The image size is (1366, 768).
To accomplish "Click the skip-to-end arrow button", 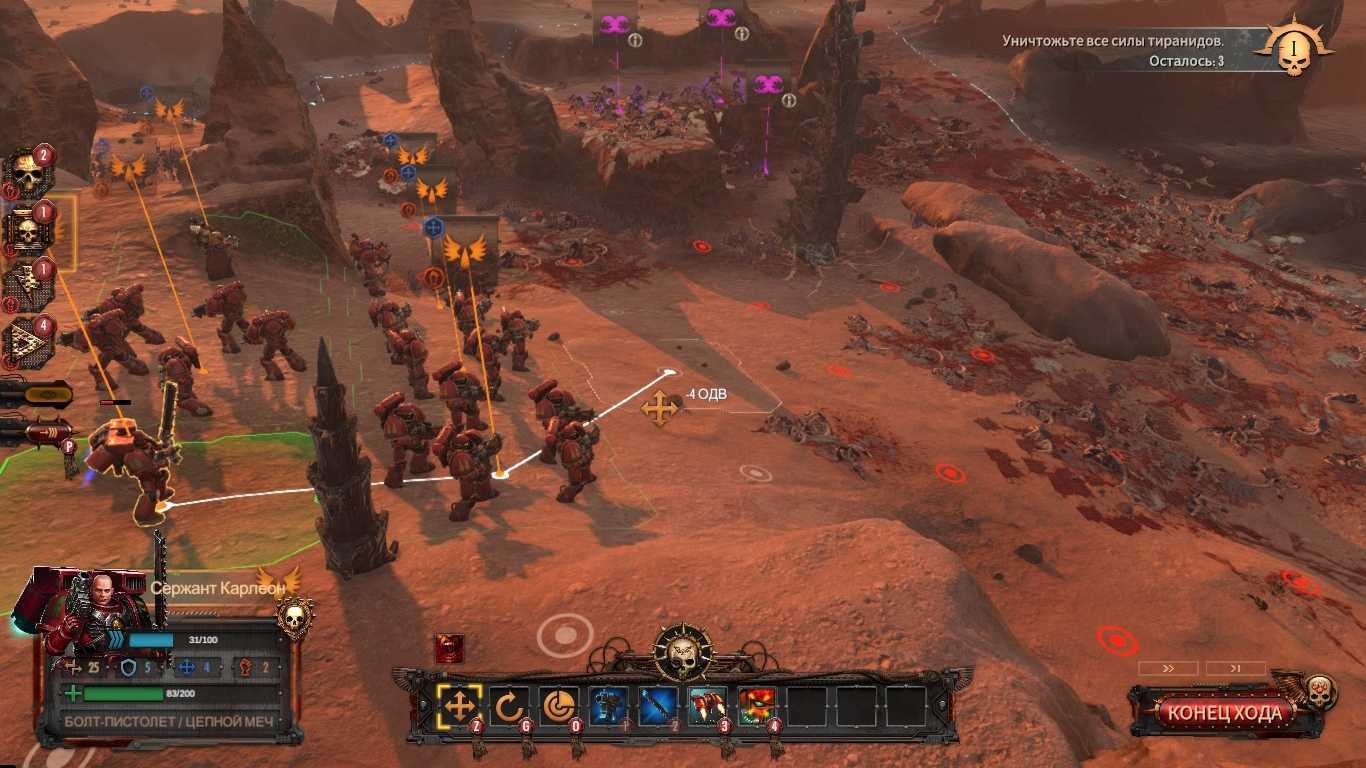I will pyautogui.click(x=1235, y=668).
